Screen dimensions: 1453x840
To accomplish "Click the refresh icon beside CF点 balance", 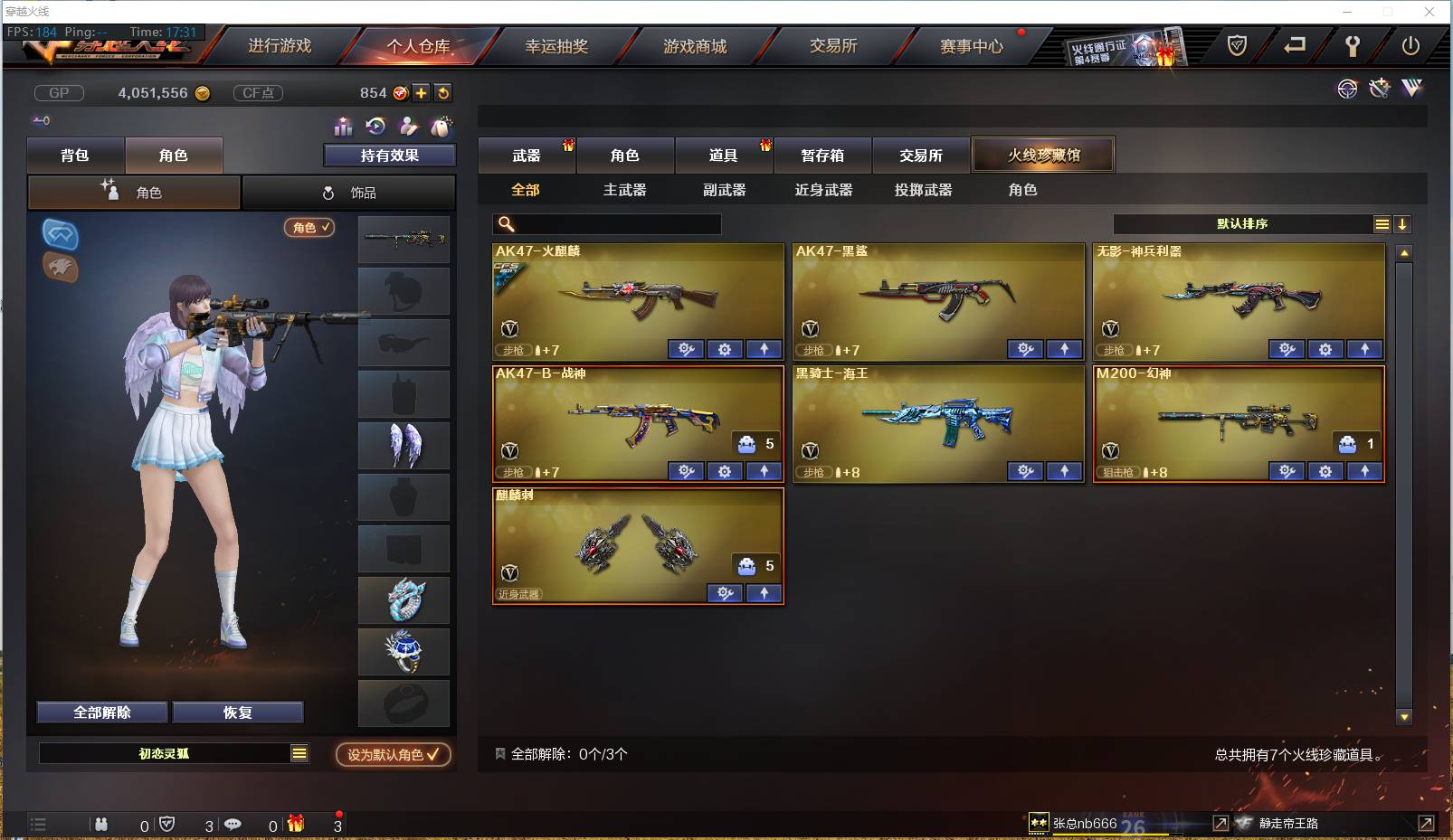I will [x=442, y=92].
